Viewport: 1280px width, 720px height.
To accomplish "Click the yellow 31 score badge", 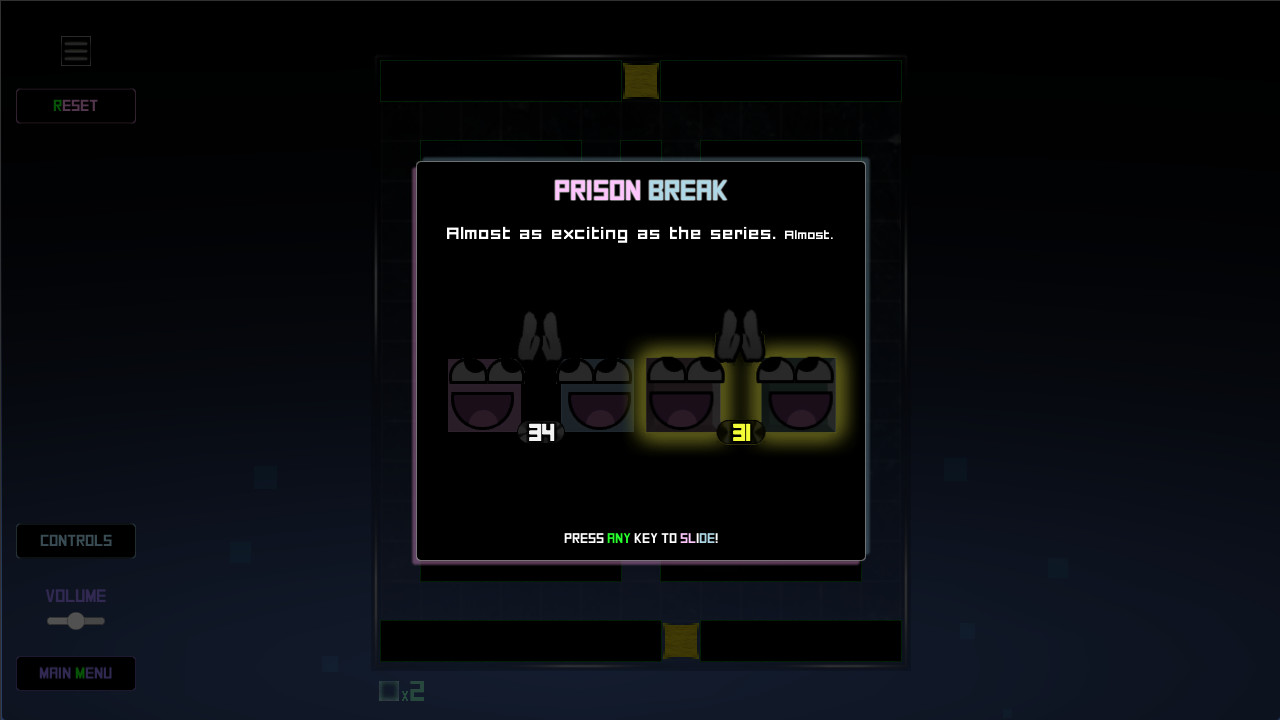I will coord(741,432).
